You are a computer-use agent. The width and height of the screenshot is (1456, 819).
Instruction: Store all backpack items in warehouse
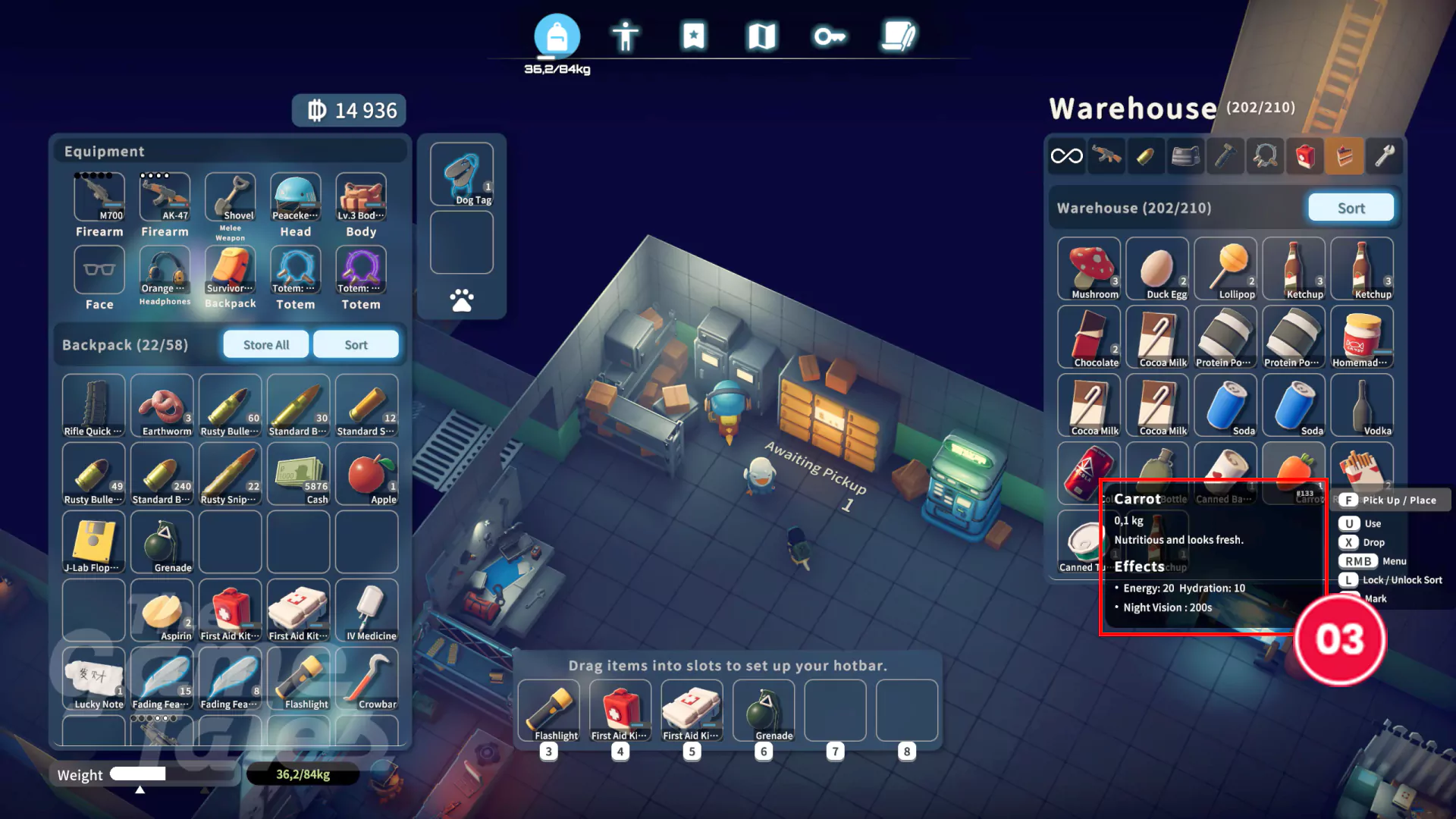pyautogui.click(x=266, y=345)
